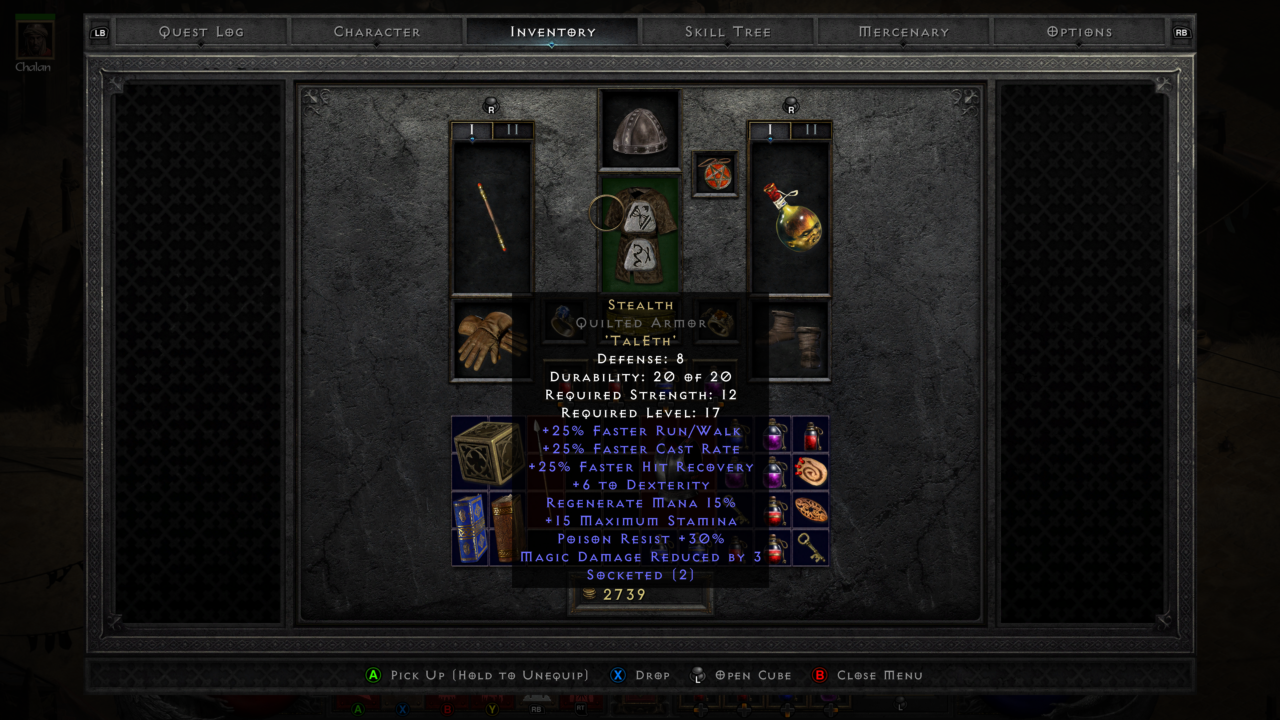This screenshot has height=720, width=1280.
Task: Select the equipped helmet slot
Action: [x=640, y=129]
